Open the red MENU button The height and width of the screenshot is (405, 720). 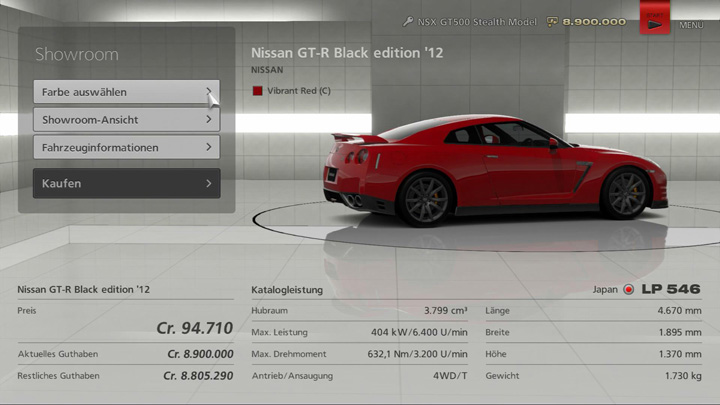[x=655, y=20]
